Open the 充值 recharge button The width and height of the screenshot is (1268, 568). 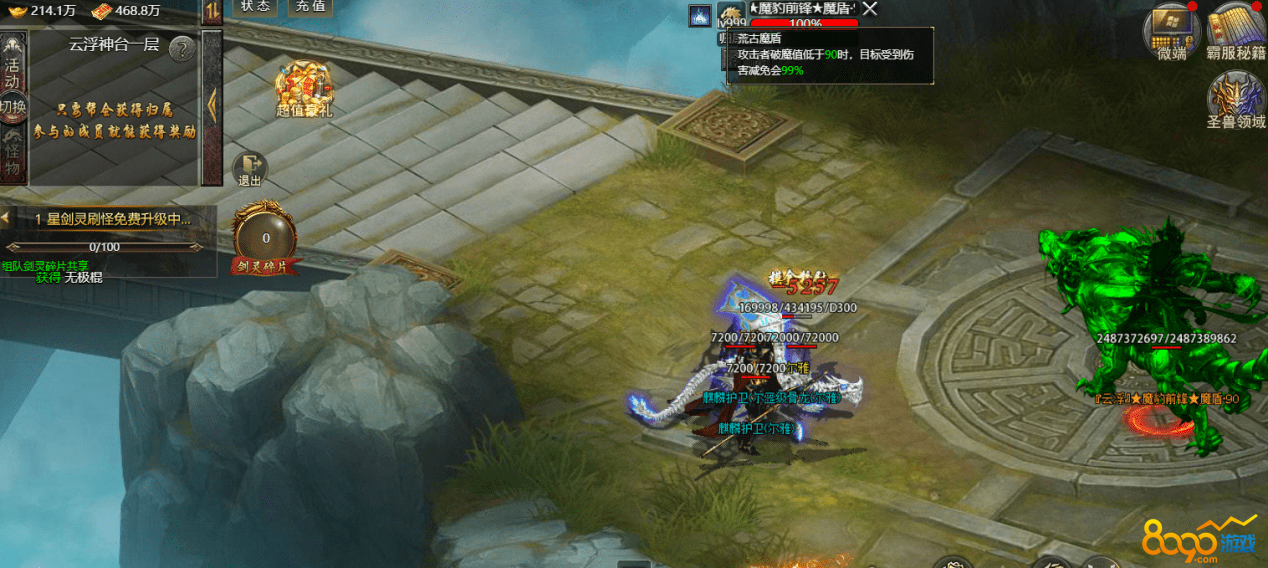point(310,6)
